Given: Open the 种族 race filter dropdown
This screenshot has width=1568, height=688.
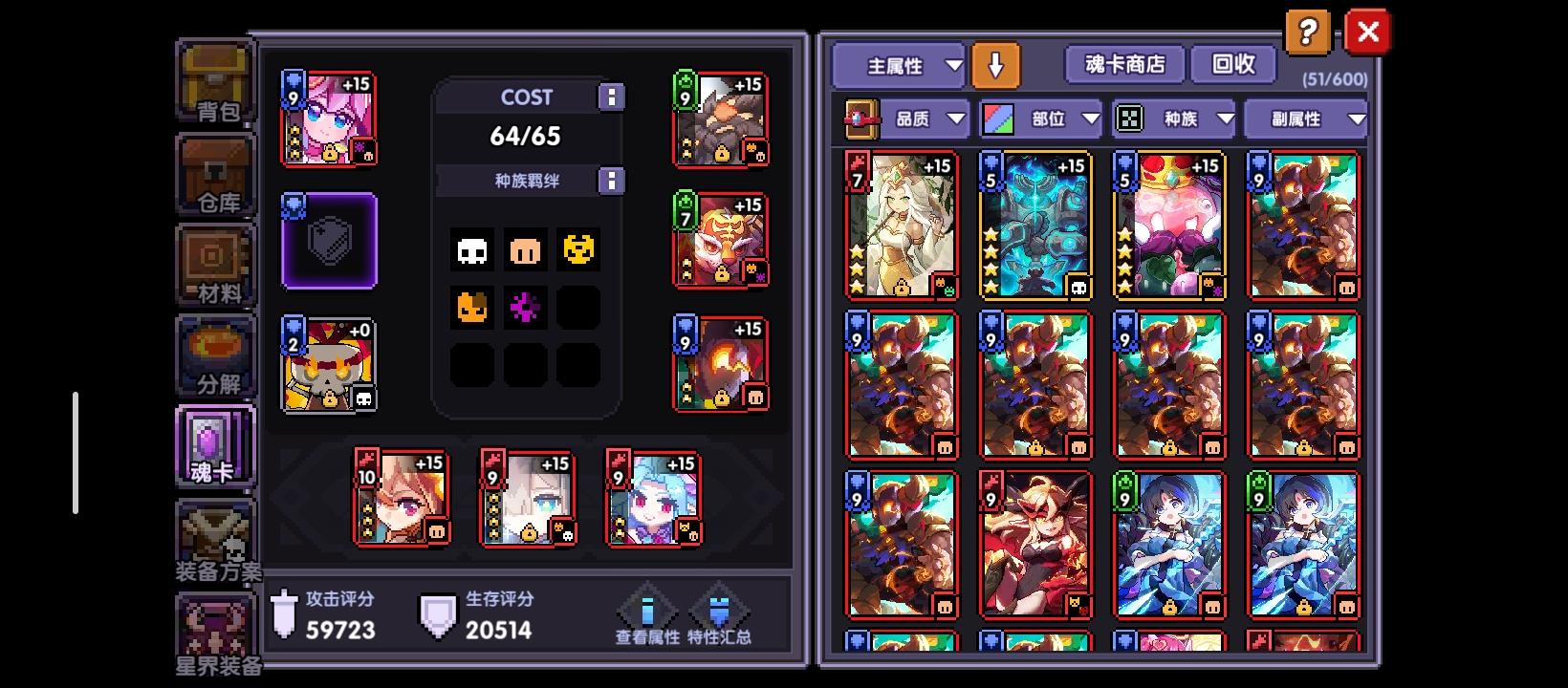Looking at the screenshot, I should pyautogui.click(x=1174, y=118).
